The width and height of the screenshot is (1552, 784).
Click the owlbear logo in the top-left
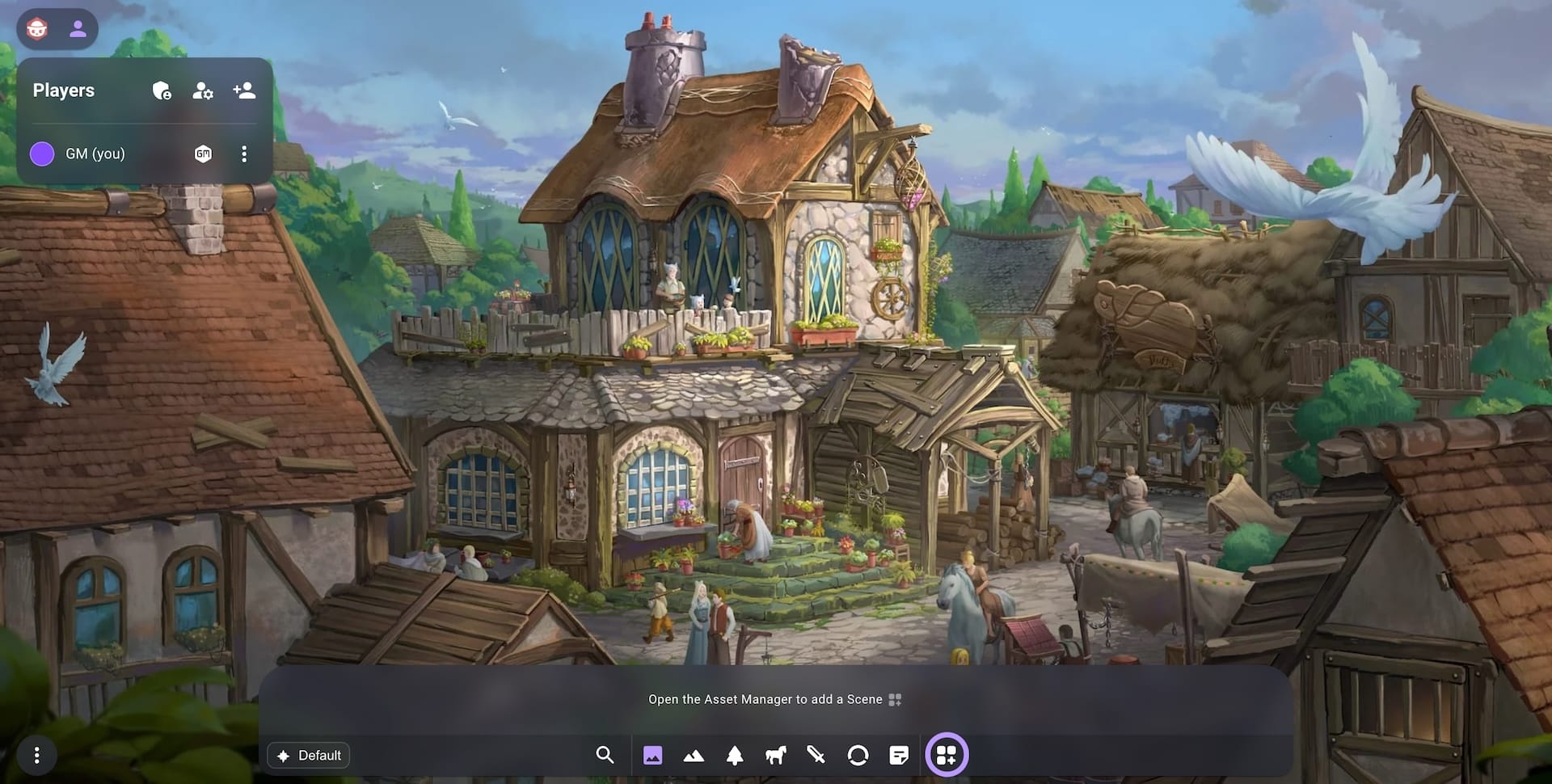(x=36, y=29)
